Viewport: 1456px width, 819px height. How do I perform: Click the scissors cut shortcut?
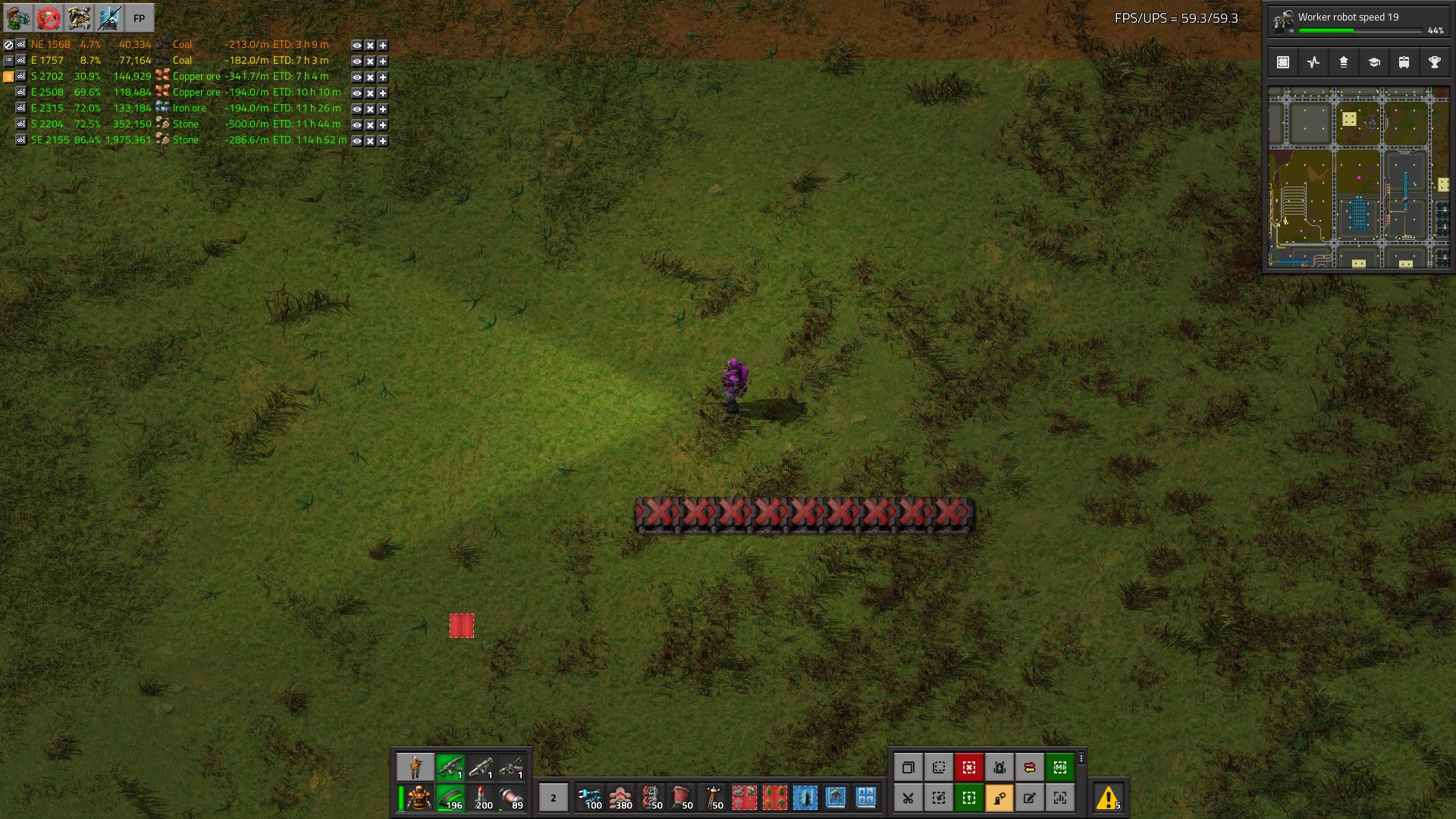tap(908, 798)
